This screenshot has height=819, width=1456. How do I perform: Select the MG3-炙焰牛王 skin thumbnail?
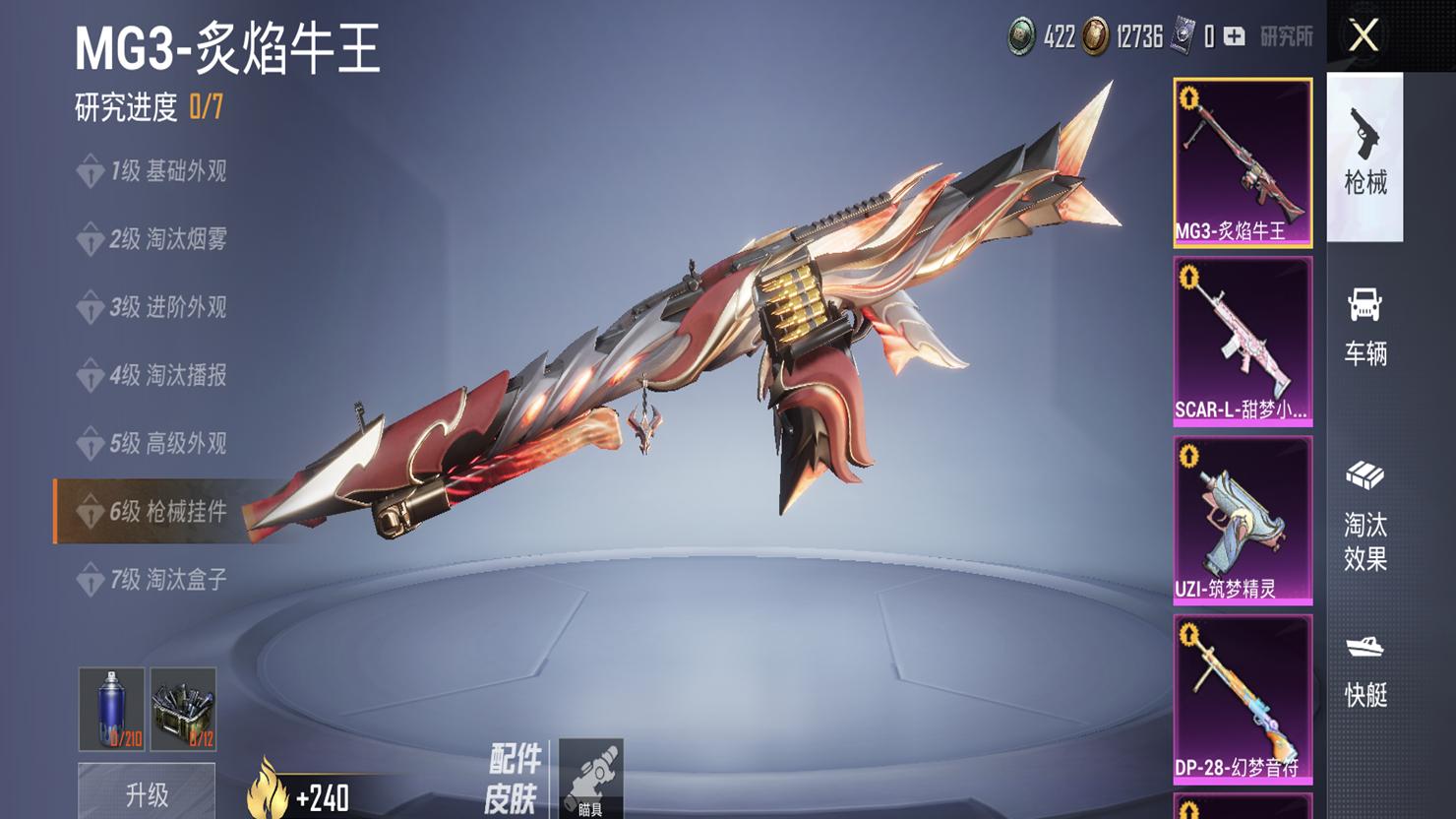[1243, 162]
